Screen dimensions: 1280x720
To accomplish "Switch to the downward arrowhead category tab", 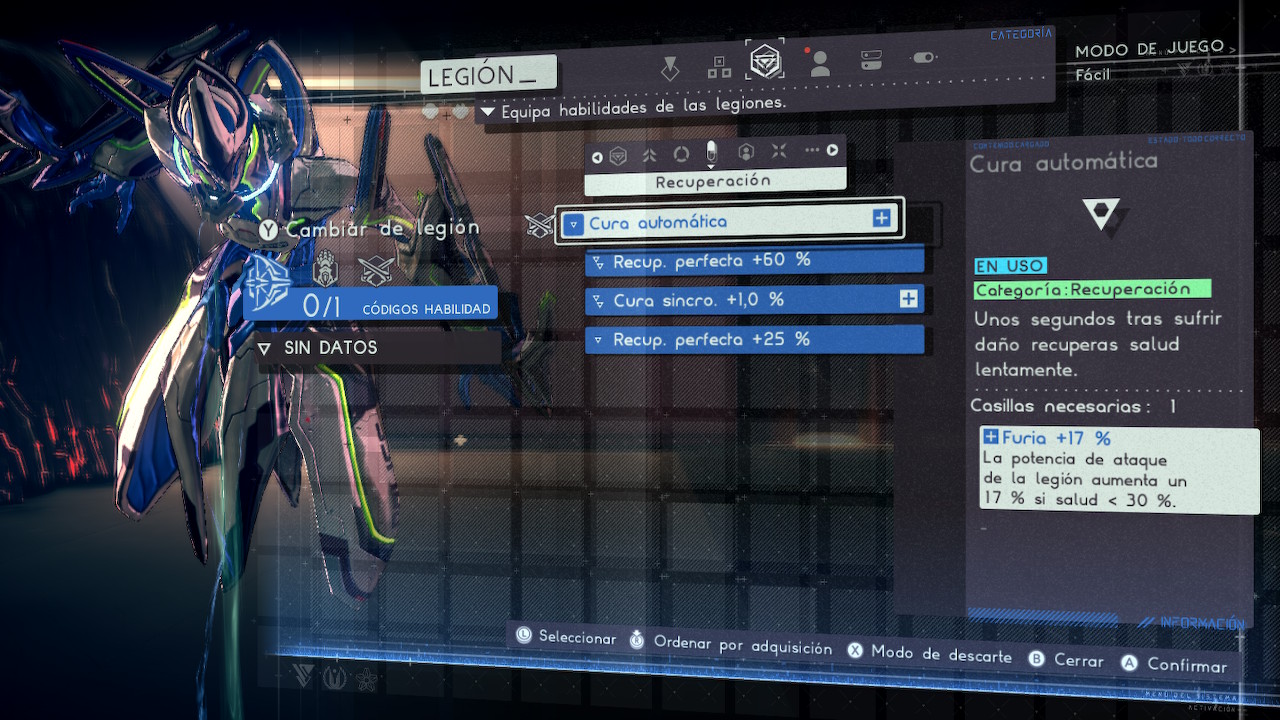I will 670,69.
